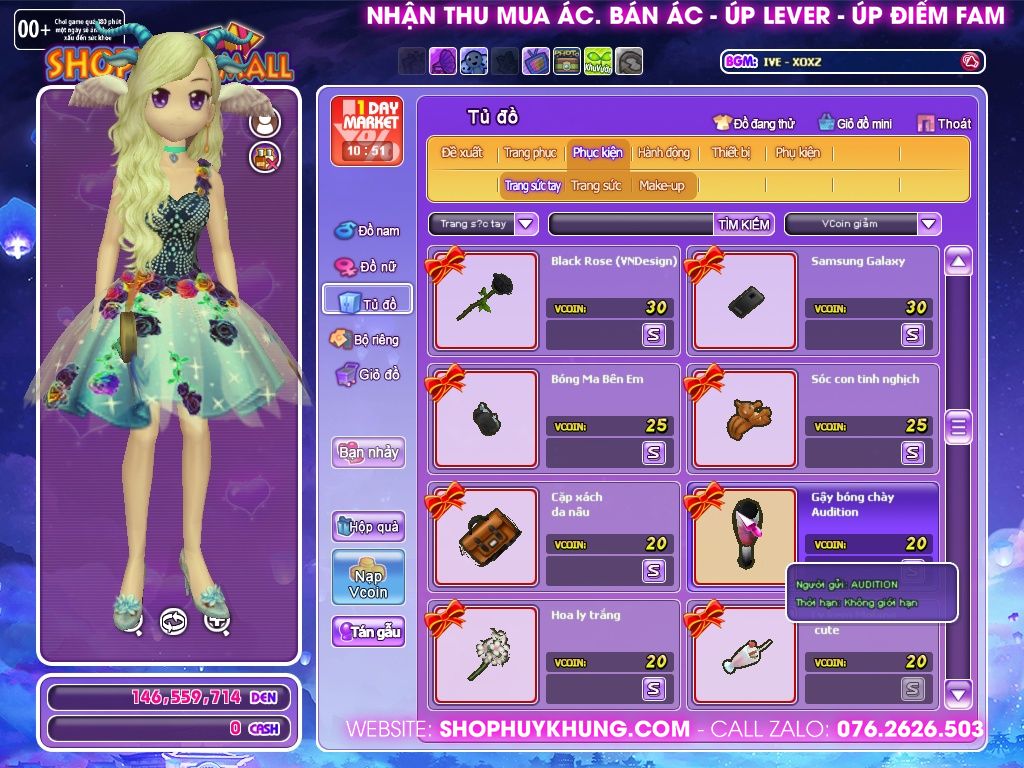Open the Hộp quà gift box

(x=368, y=526)
